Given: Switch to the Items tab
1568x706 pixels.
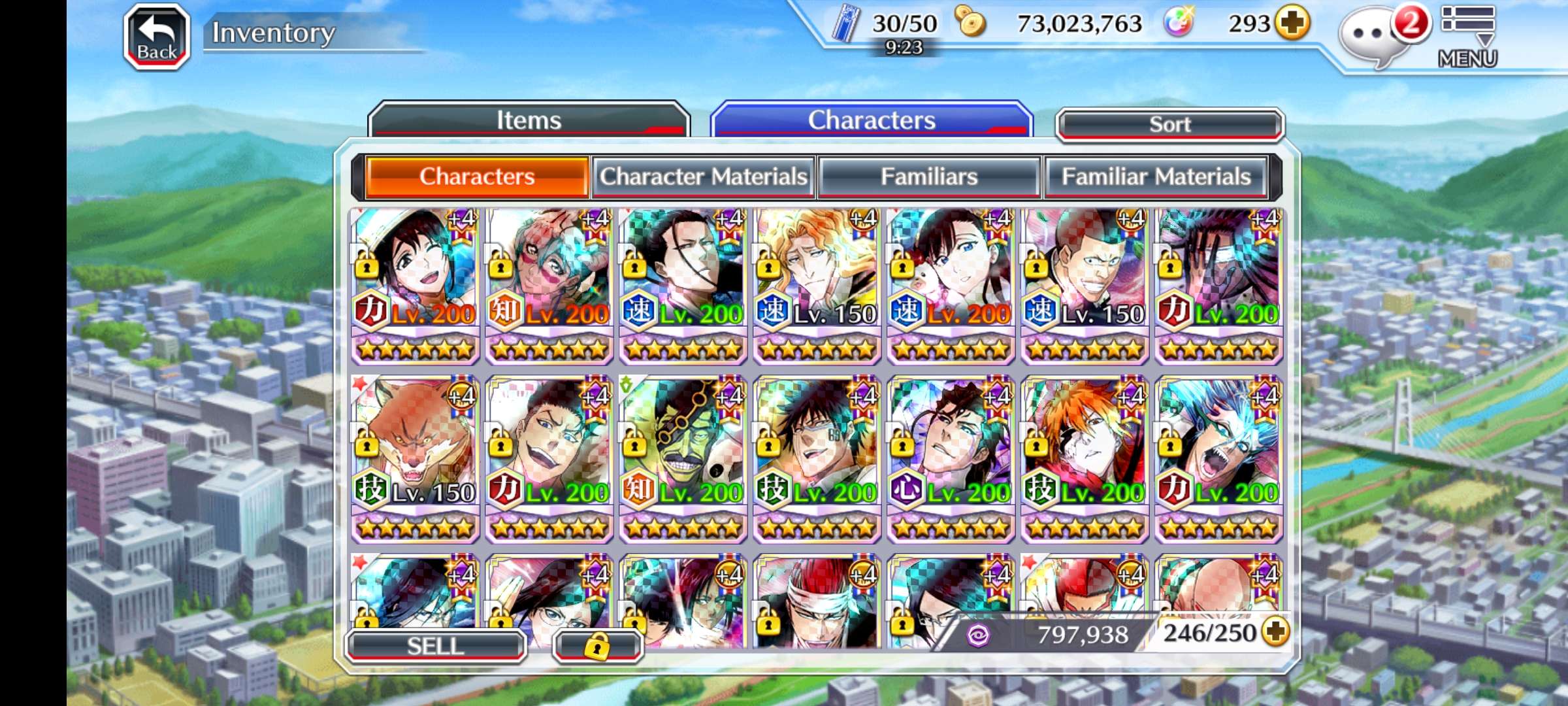Looking at the screenshot, I should pyautogui.click(x=529, y=120).
